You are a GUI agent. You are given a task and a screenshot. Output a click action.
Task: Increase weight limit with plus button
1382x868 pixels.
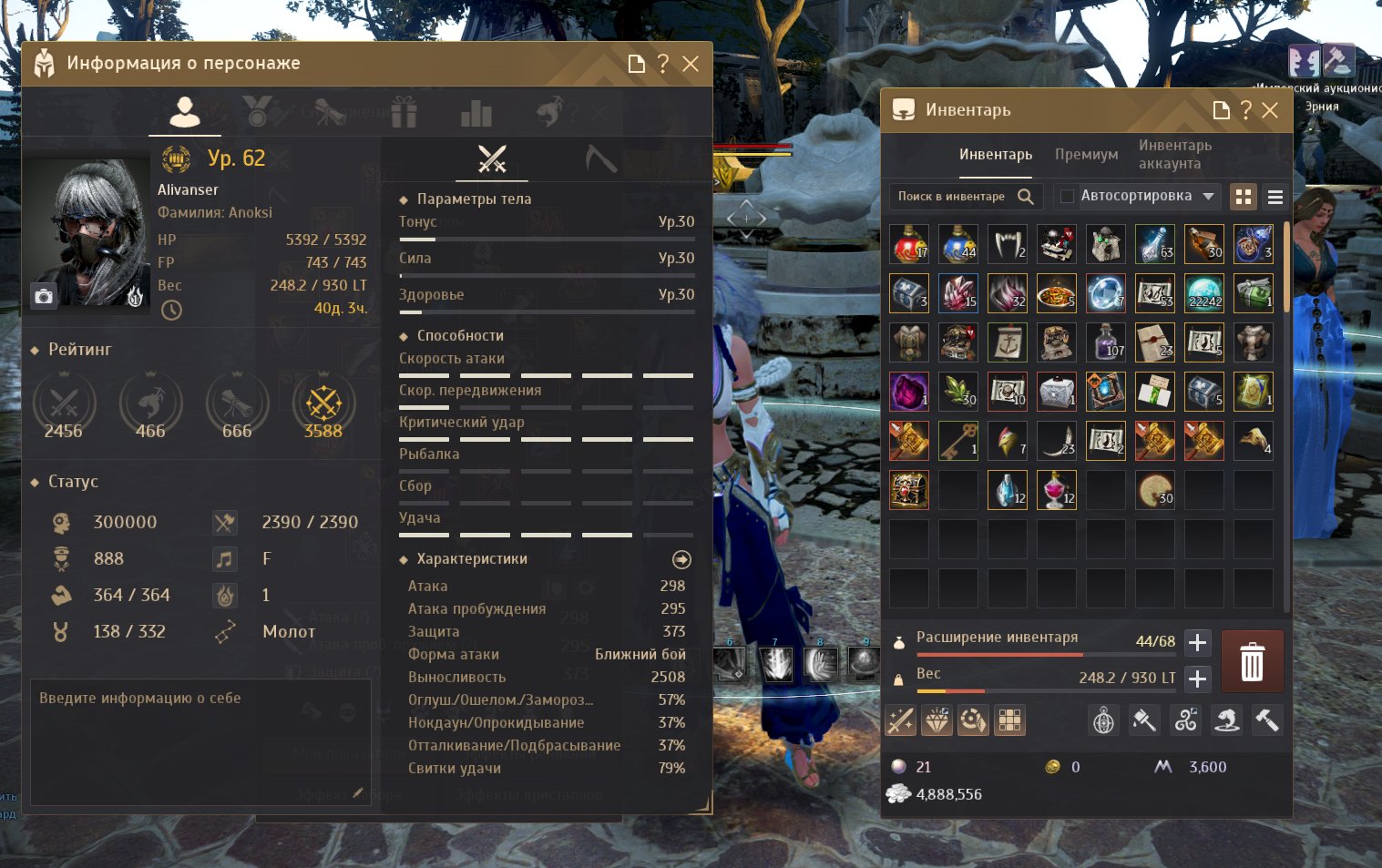(1197, 679)
